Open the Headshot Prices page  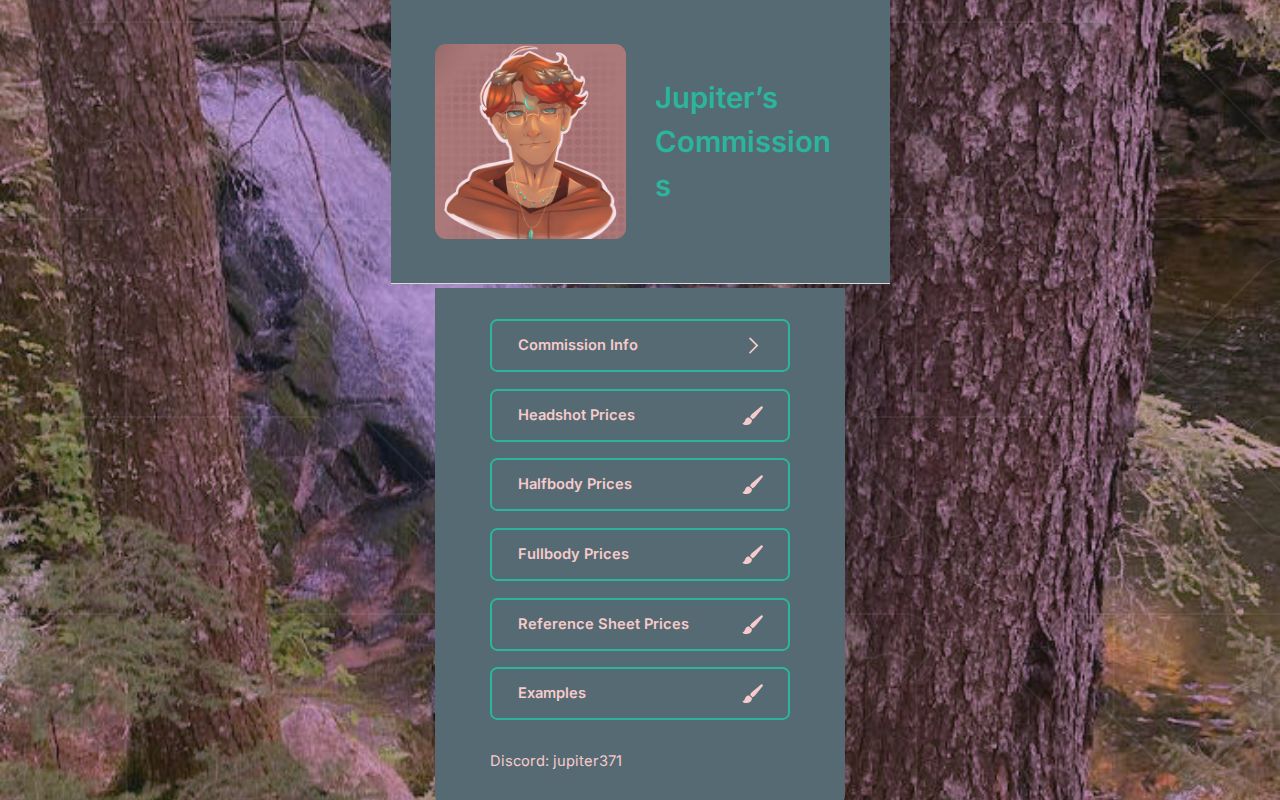point(640,415)
